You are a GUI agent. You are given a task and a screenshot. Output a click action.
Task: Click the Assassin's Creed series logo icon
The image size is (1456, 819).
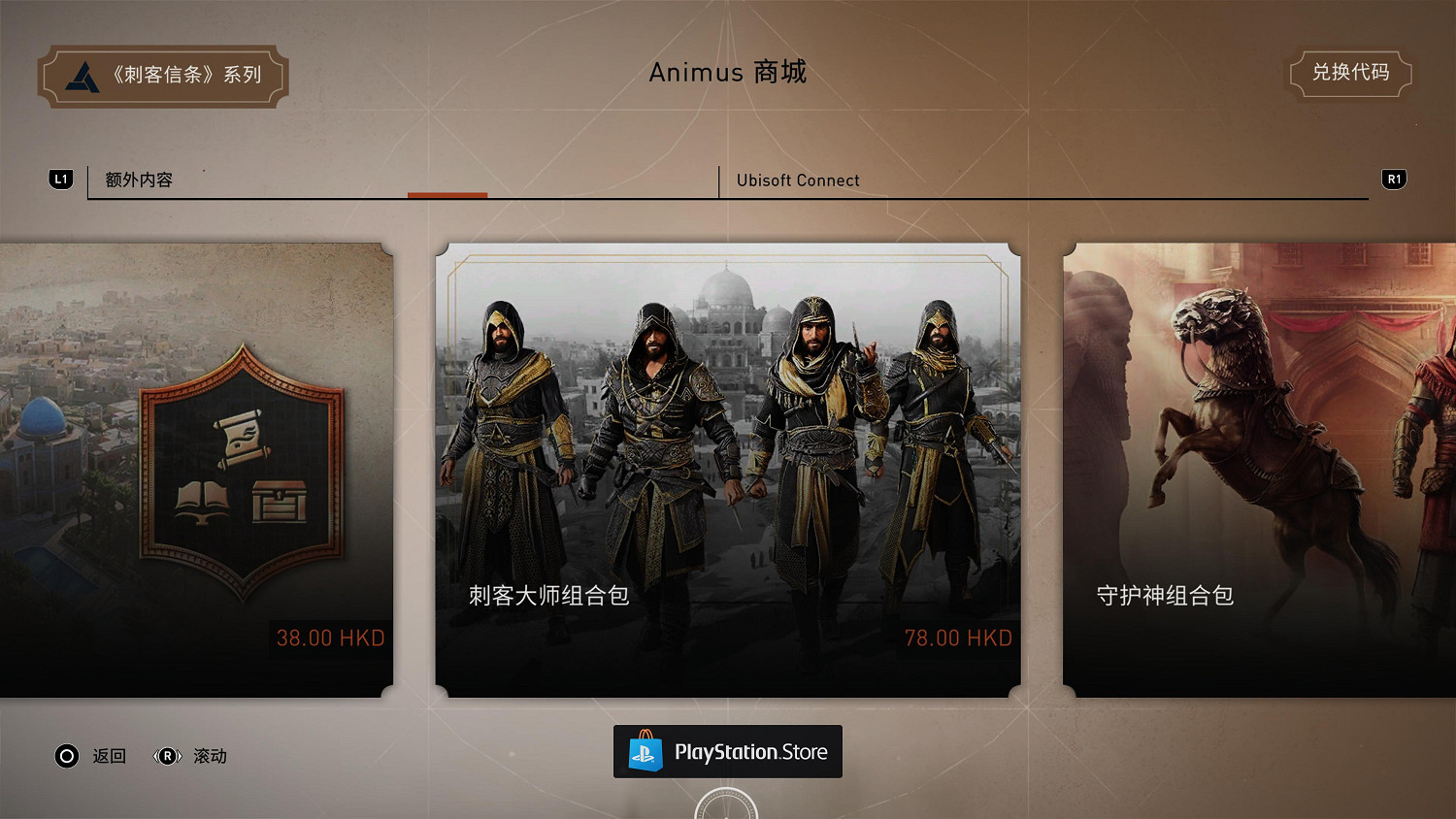(x=82, y=75)
